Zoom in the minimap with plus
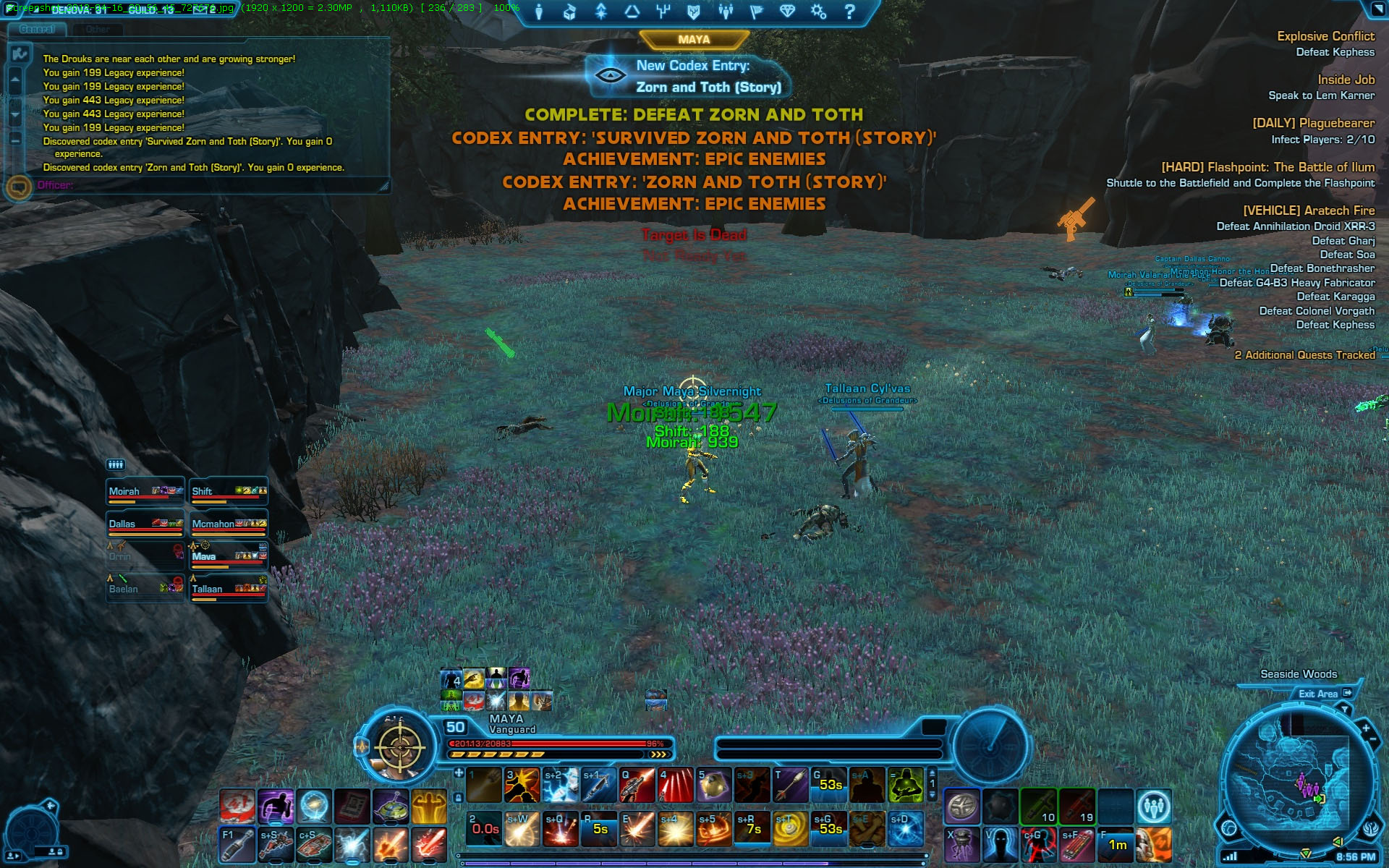This screenshot has height=868, width=1389. tap(1365, 728)
